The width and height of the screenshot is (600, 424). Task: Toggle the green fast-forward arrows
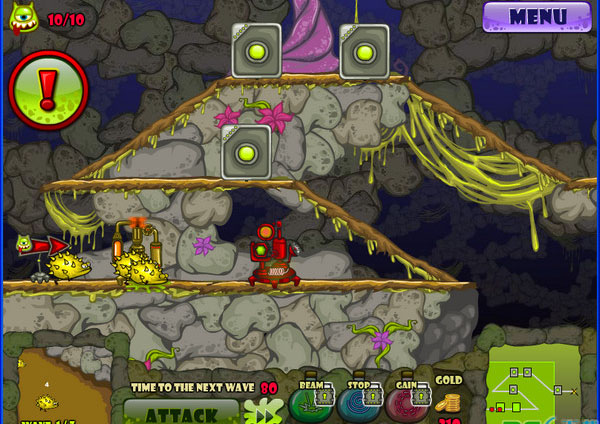[x=263, y=411]
